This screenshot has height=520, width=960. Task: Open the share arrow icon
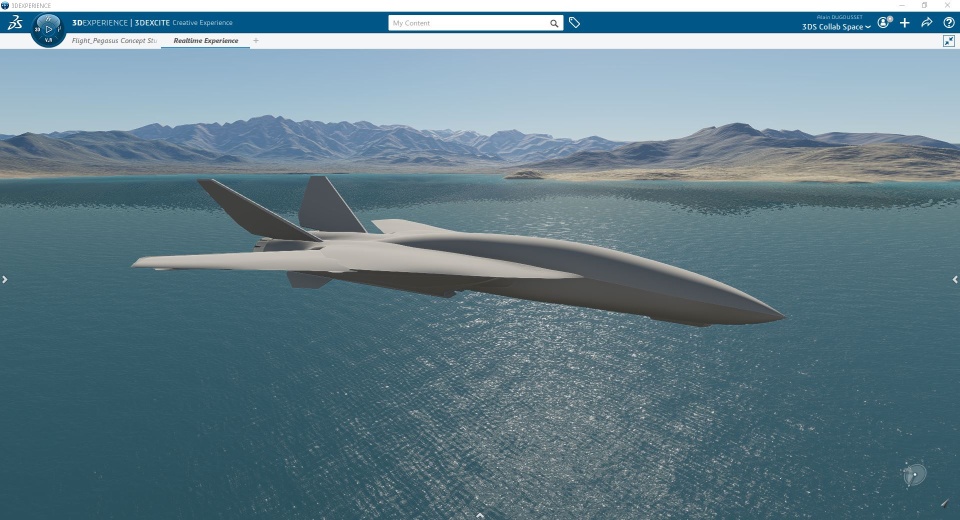[x=927, y=22]
